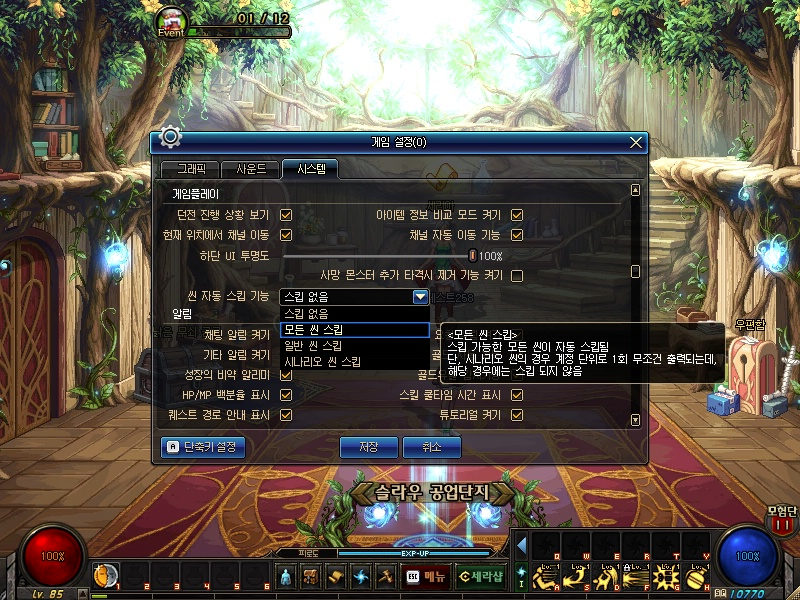Collapse the 씬 자동 스킵 dropdown arrow
The image size is (800, 600).
[420, 296]
